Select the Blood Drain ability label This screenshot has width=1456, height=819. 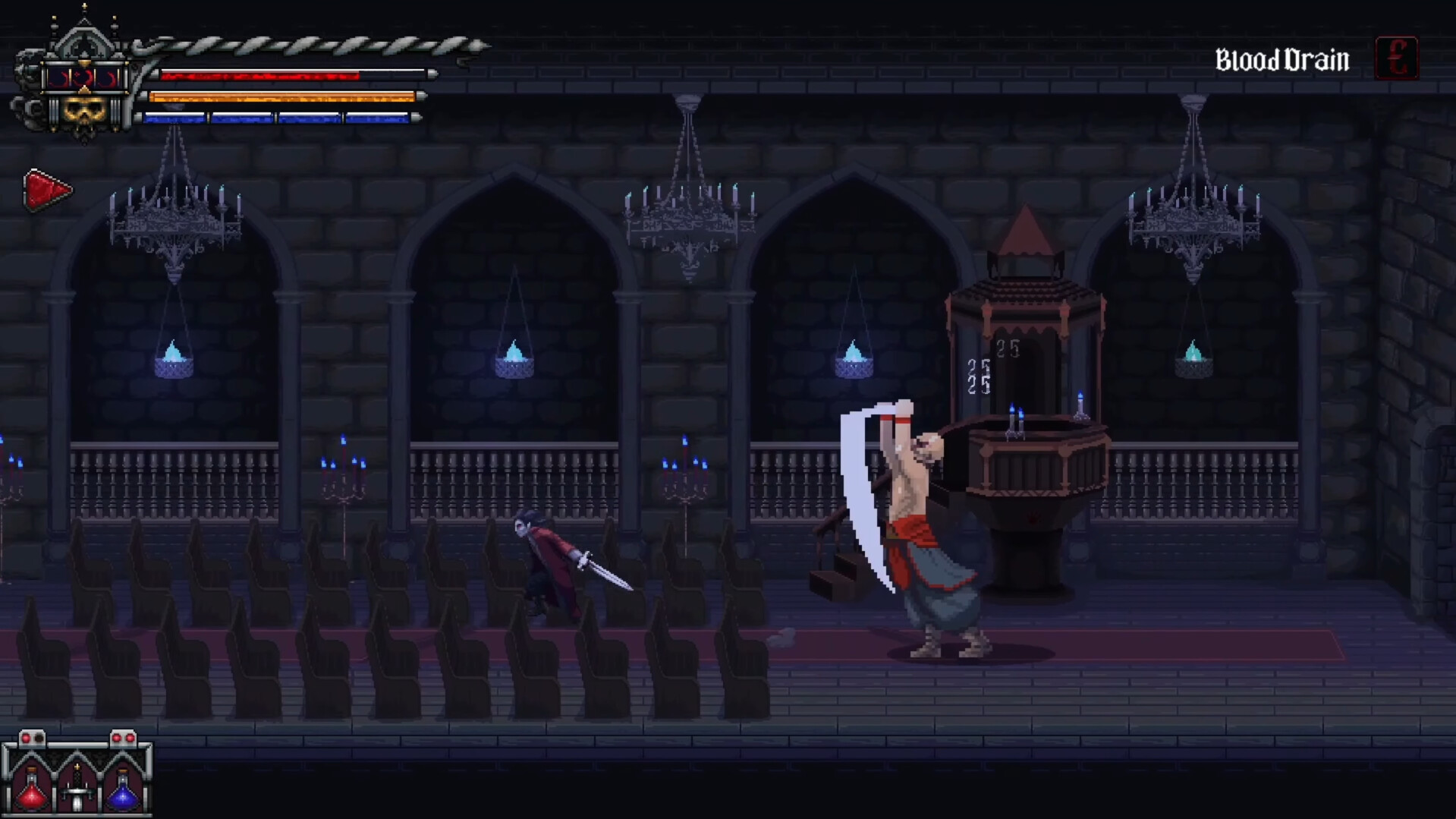click(x=1284, y=59)
